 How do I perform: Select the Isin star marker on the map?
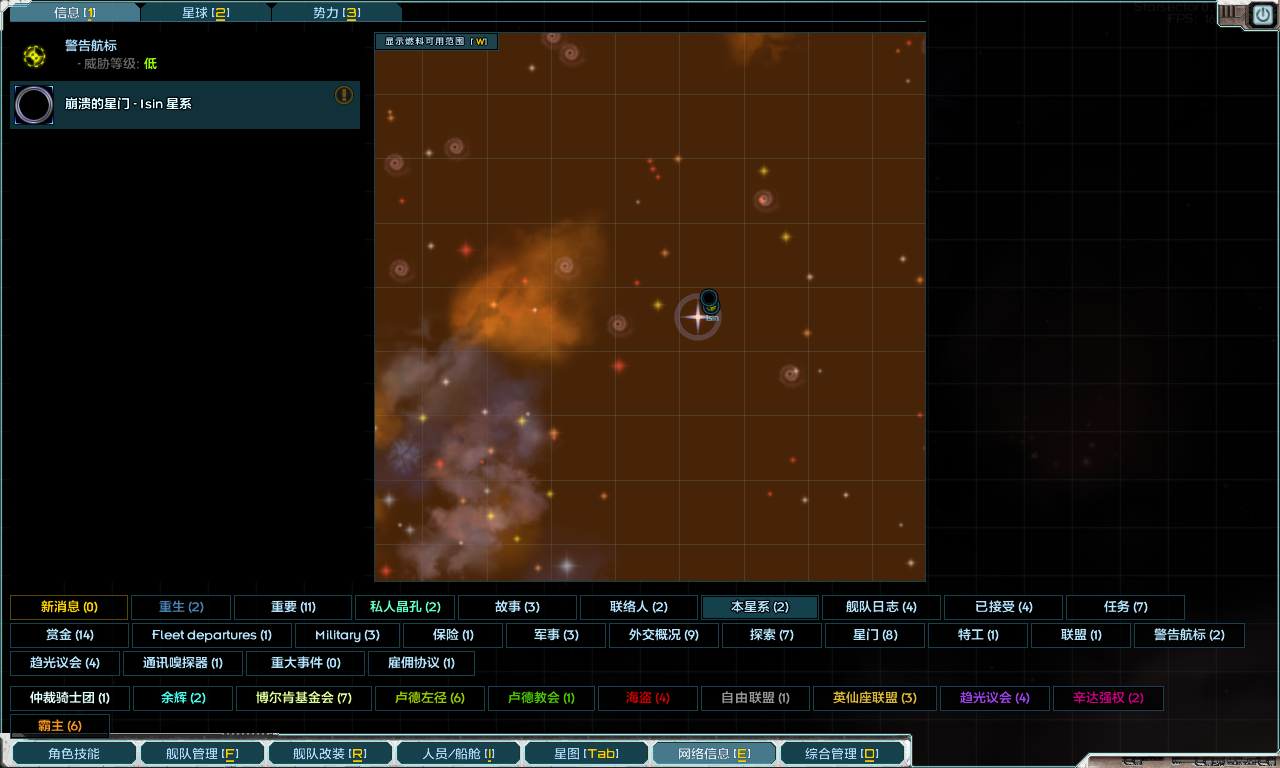click(697, 318)
